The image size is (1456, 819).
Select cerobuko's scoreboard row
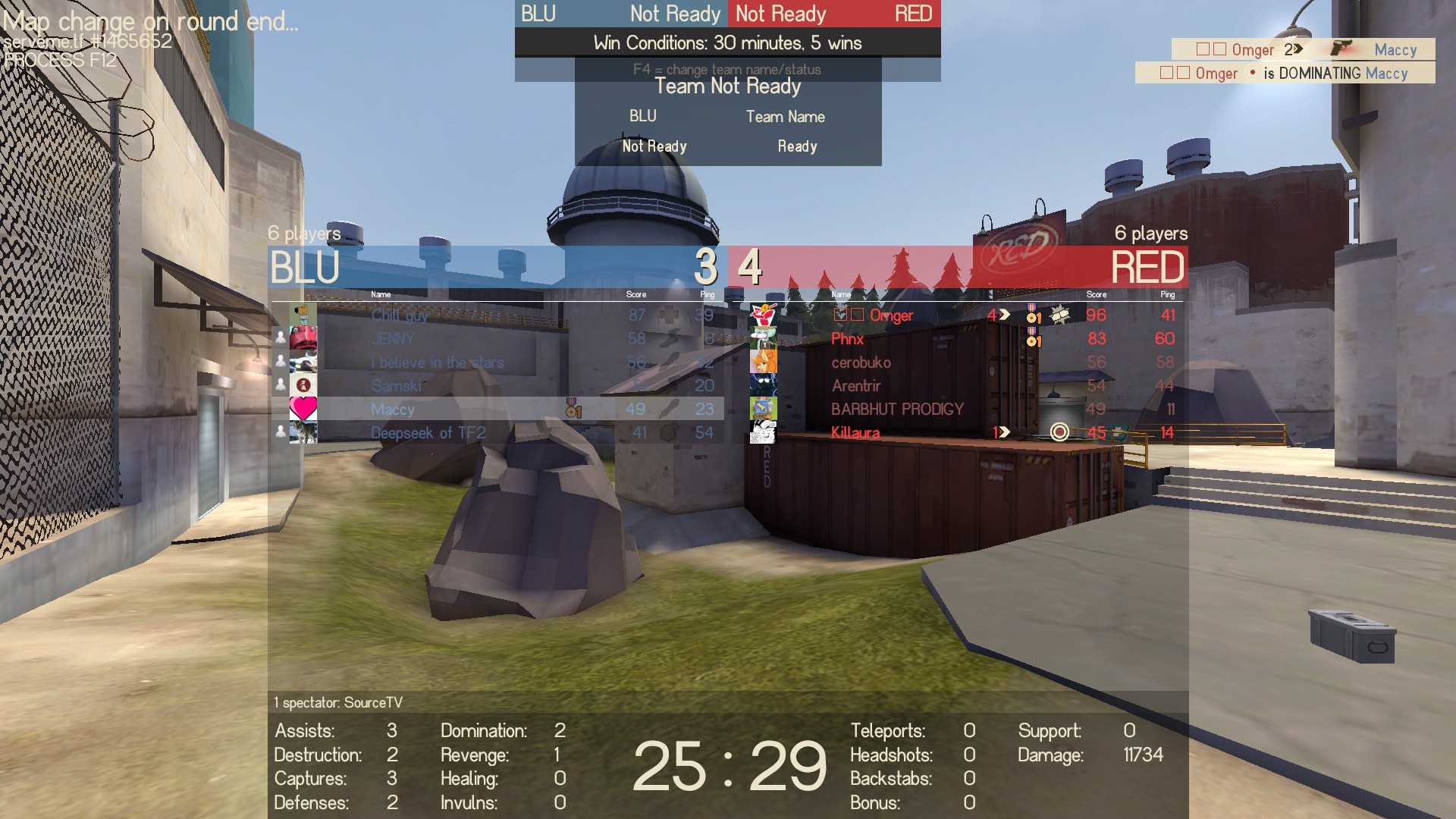[x=861, y=362]
